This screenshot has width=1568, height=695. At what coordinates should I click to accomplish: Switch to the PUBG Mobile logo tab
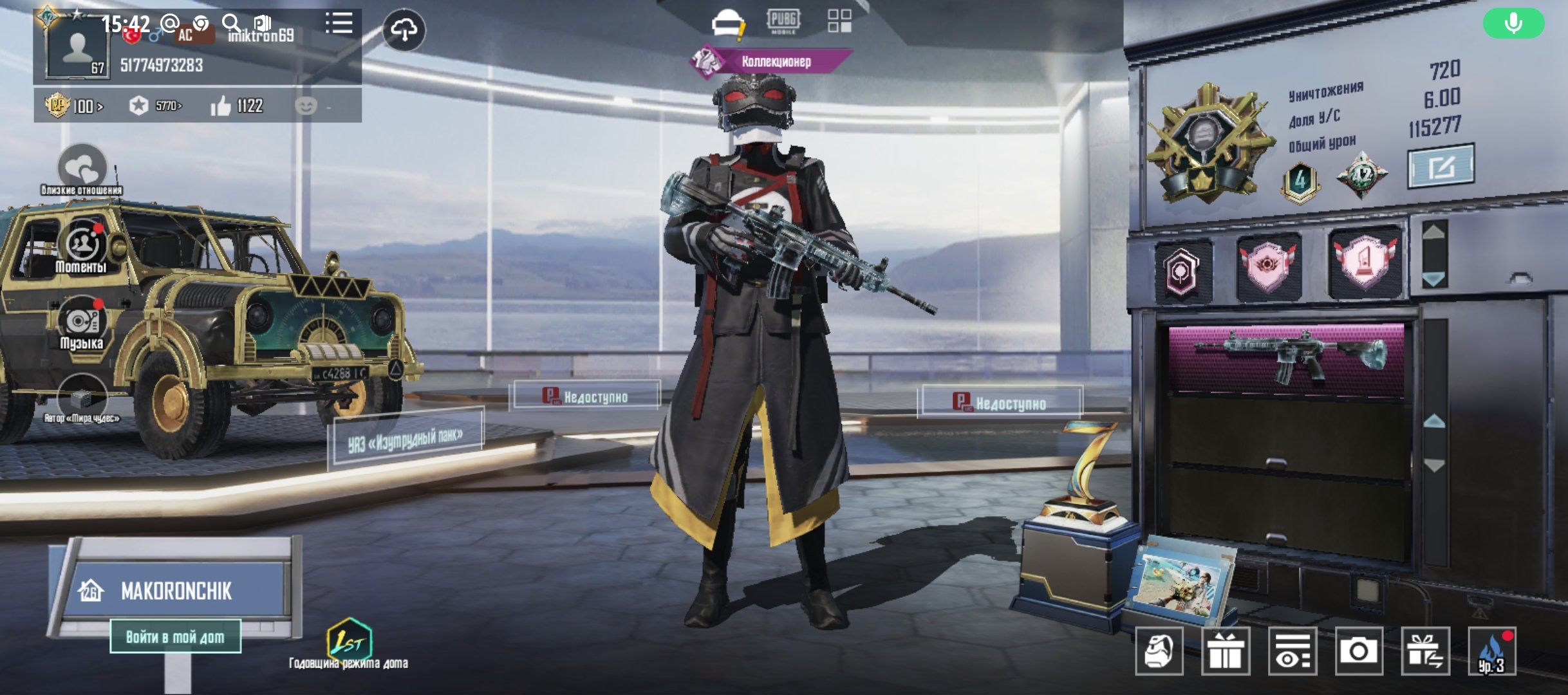click(783, 21)
